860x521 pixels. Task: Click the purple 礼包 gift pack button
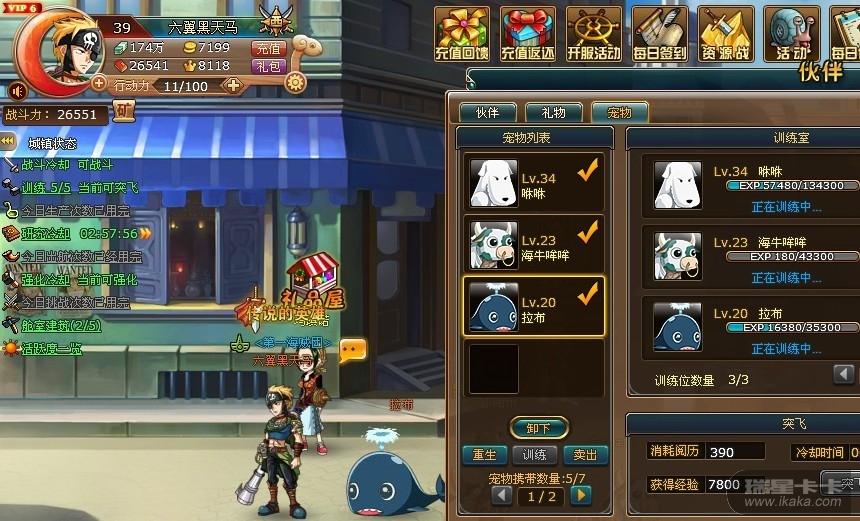coord(268,66)
